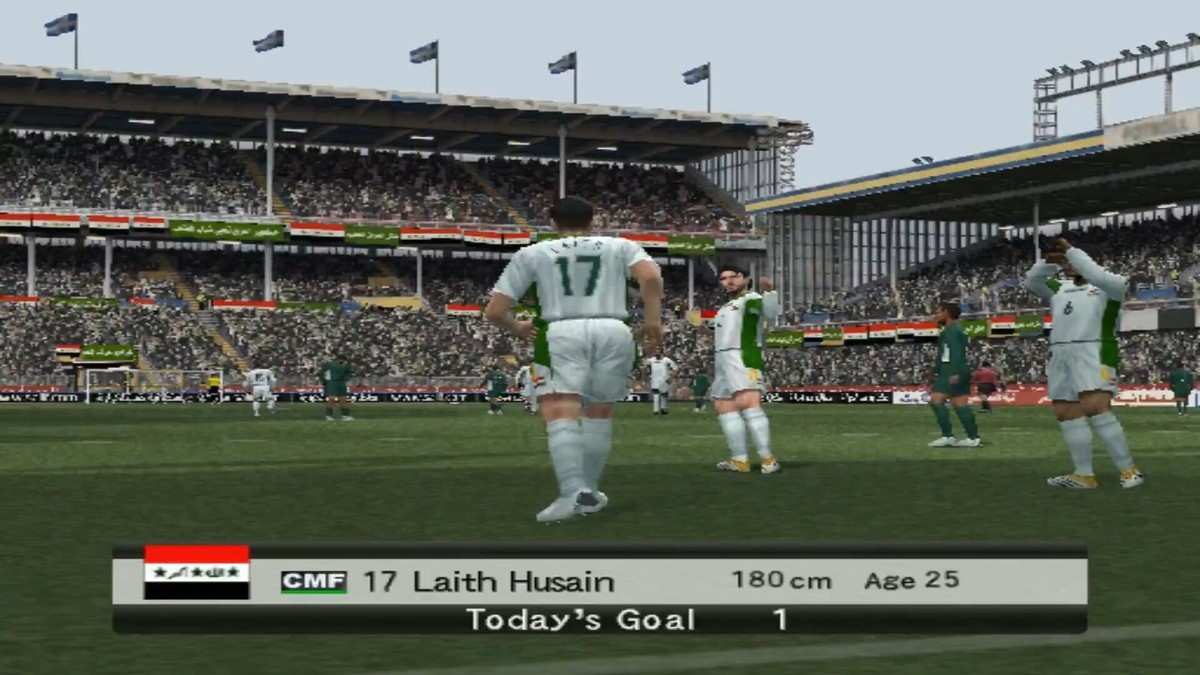Click the Laith Husain name banner

pos(489,582)
